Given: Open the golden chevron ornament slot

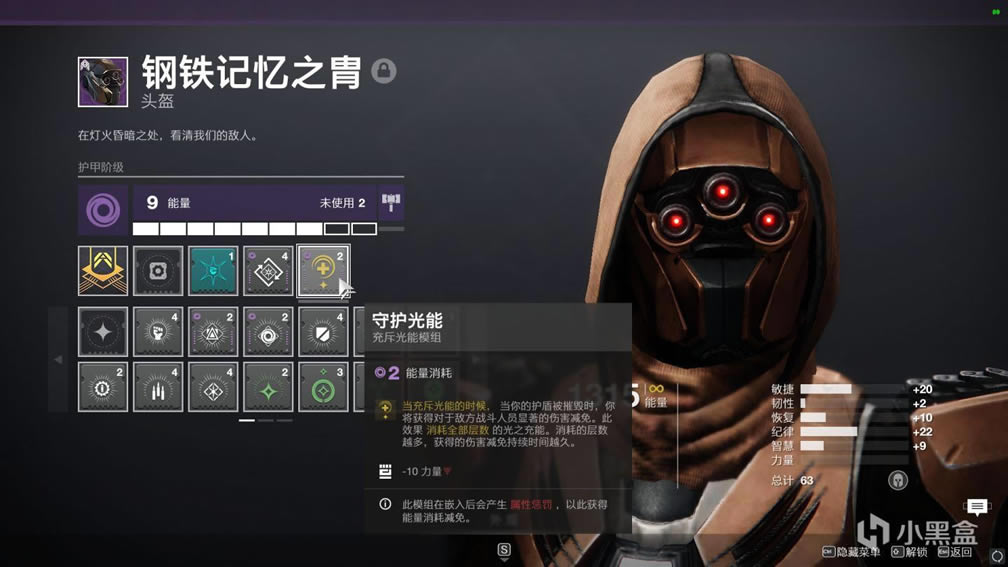Looking at the screenshot, I should [103, 271].
